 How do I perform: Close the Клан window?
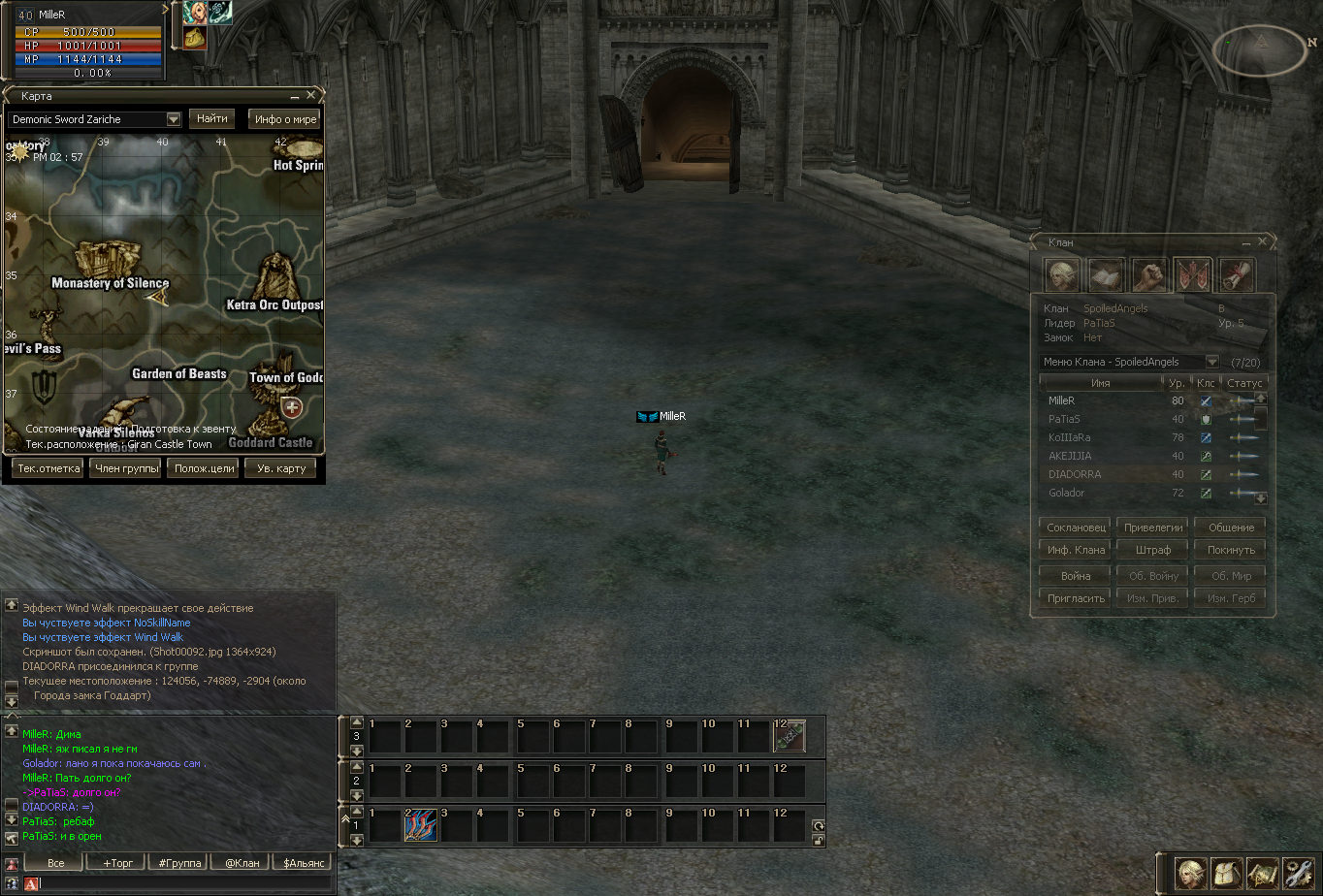(1262, 241)
